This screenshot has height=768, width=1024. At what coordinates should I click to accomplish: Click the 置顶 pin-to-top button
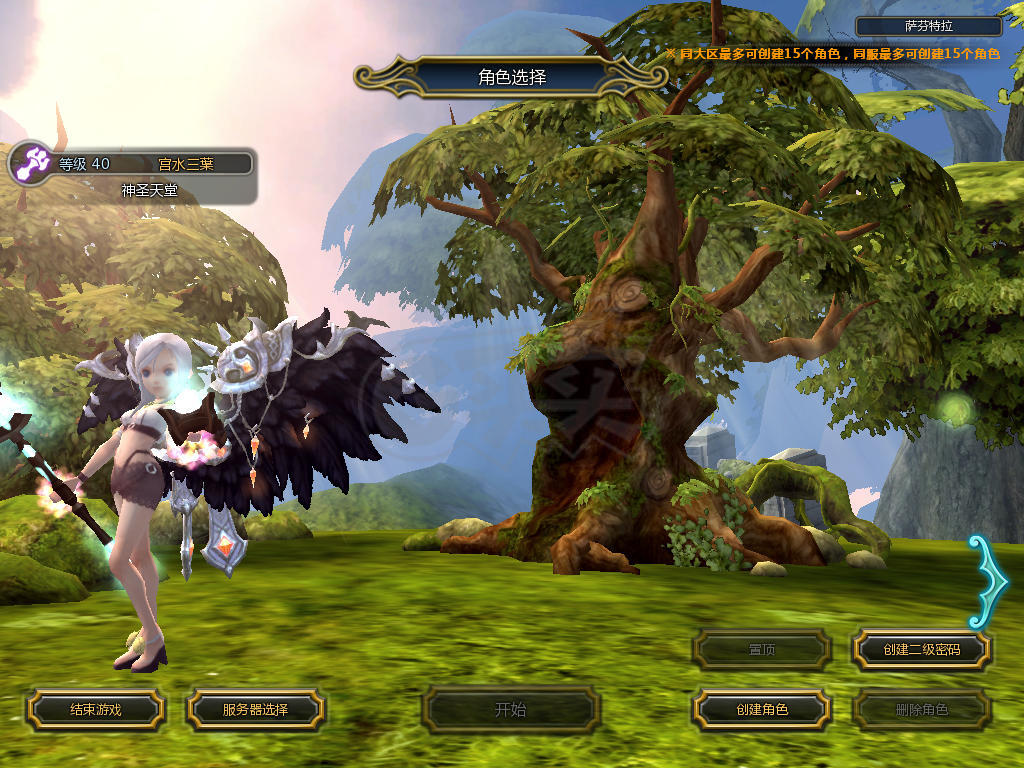click(x=762, y=650)
